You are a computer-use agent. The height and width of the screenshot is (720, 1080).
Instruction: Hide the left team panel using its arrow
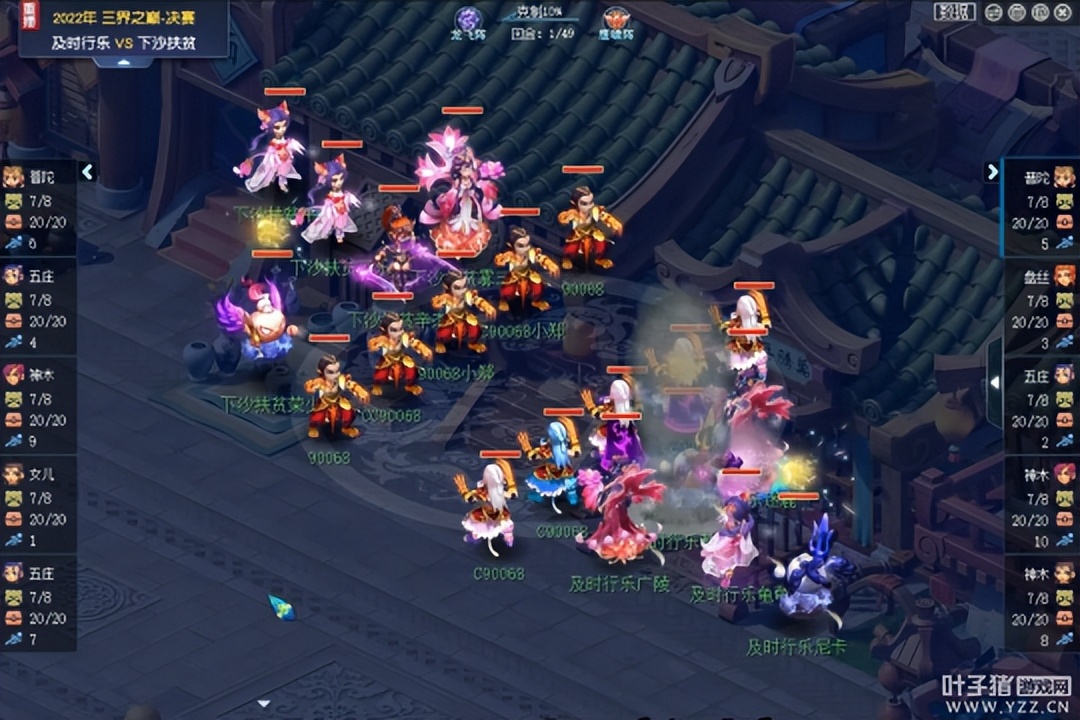click(88, 172)
